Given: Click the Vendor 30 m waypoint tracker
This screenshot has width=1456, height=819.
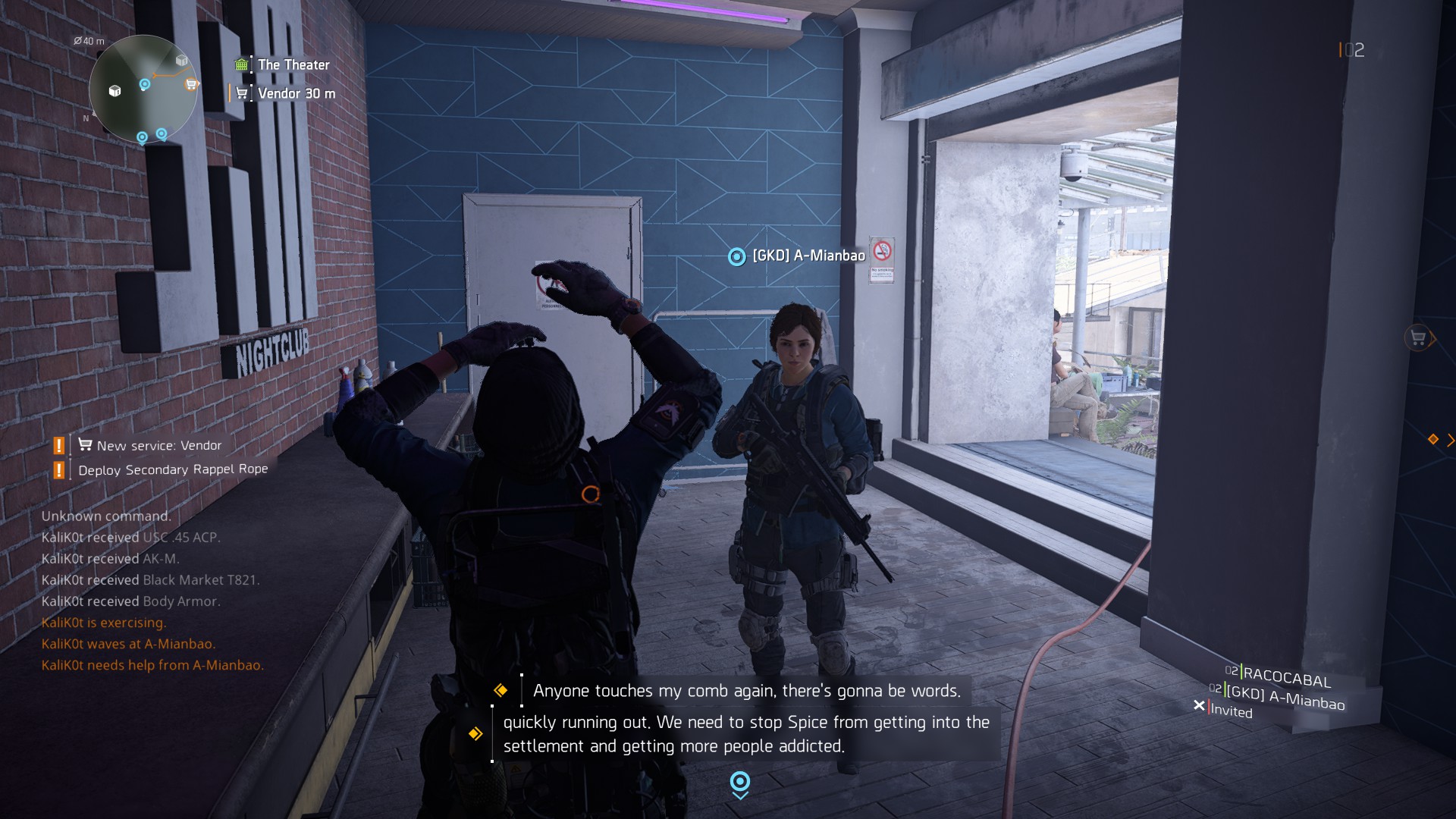Looking at the screenshot, I should [295, 94].
